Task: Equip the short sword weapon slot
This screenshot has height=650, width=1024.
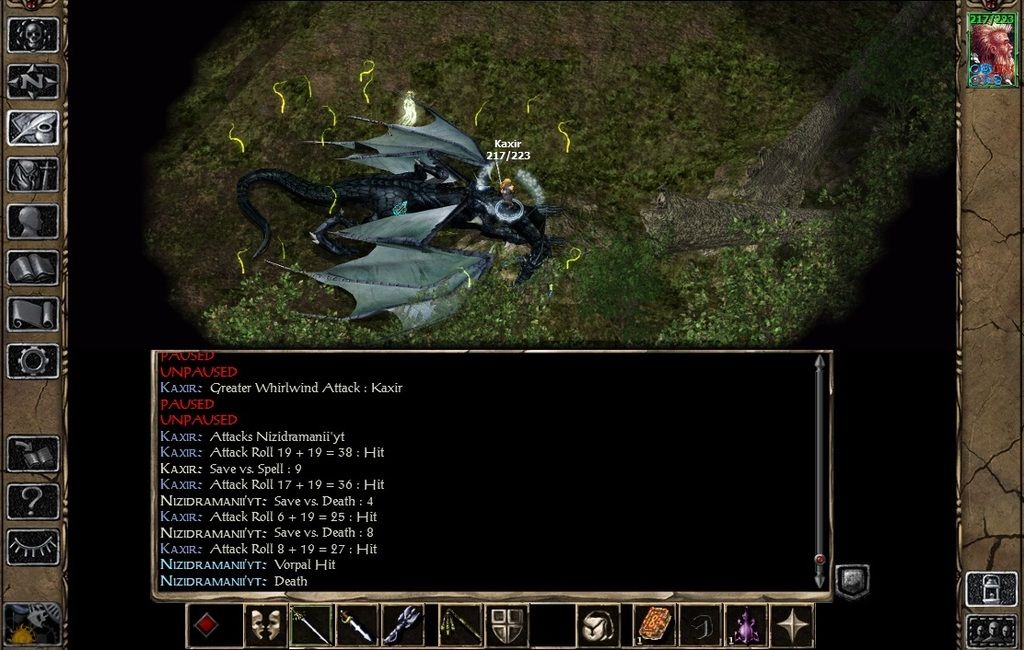Action: click(357, 626)
